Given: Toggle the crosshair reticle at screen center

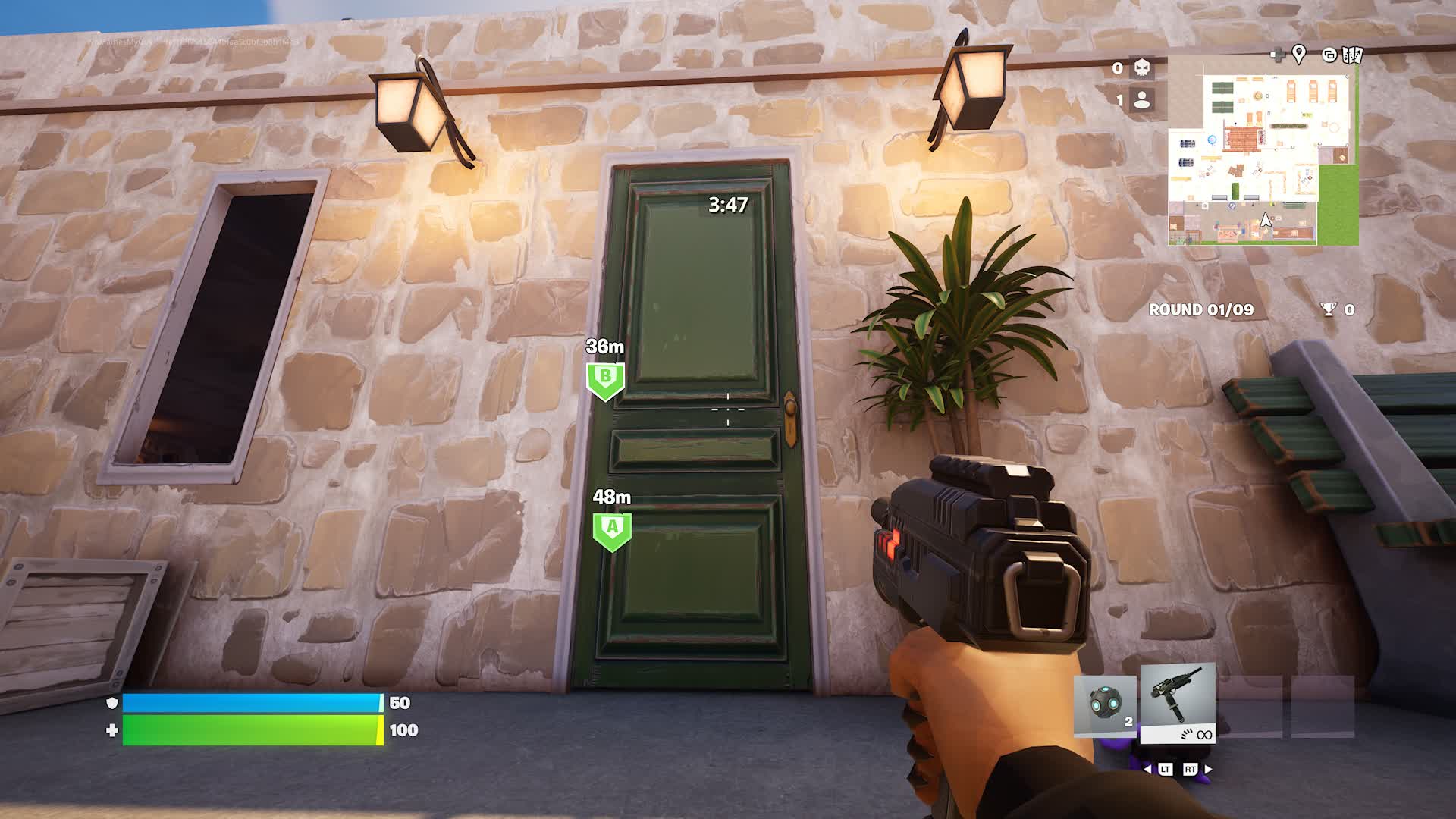Looking at the screenshot, I should (x=727, y=409).
